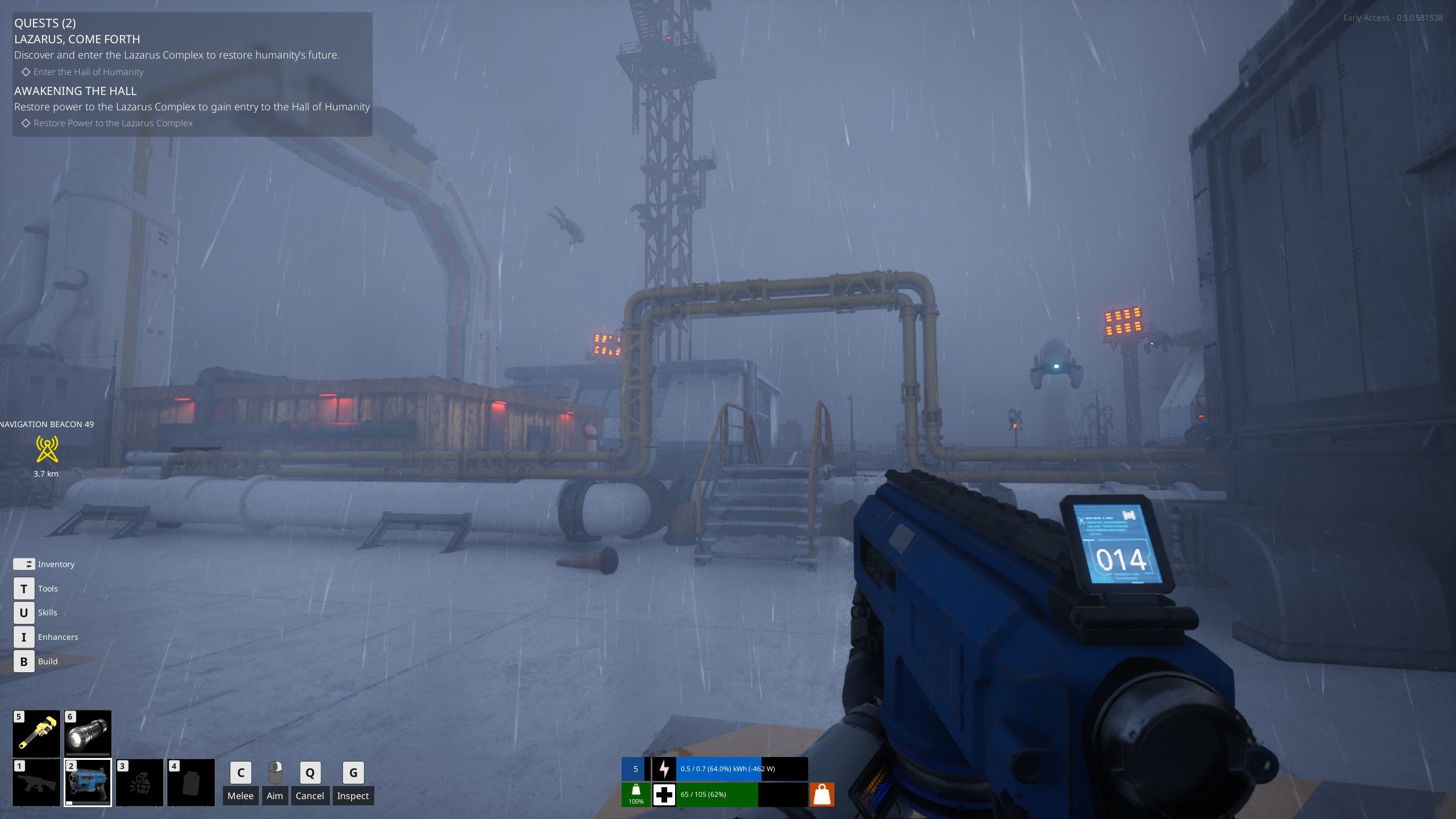Screen dimensions: 1456x819
Task: Click the lightning bolt energy icon
Action: pos(664,769)
